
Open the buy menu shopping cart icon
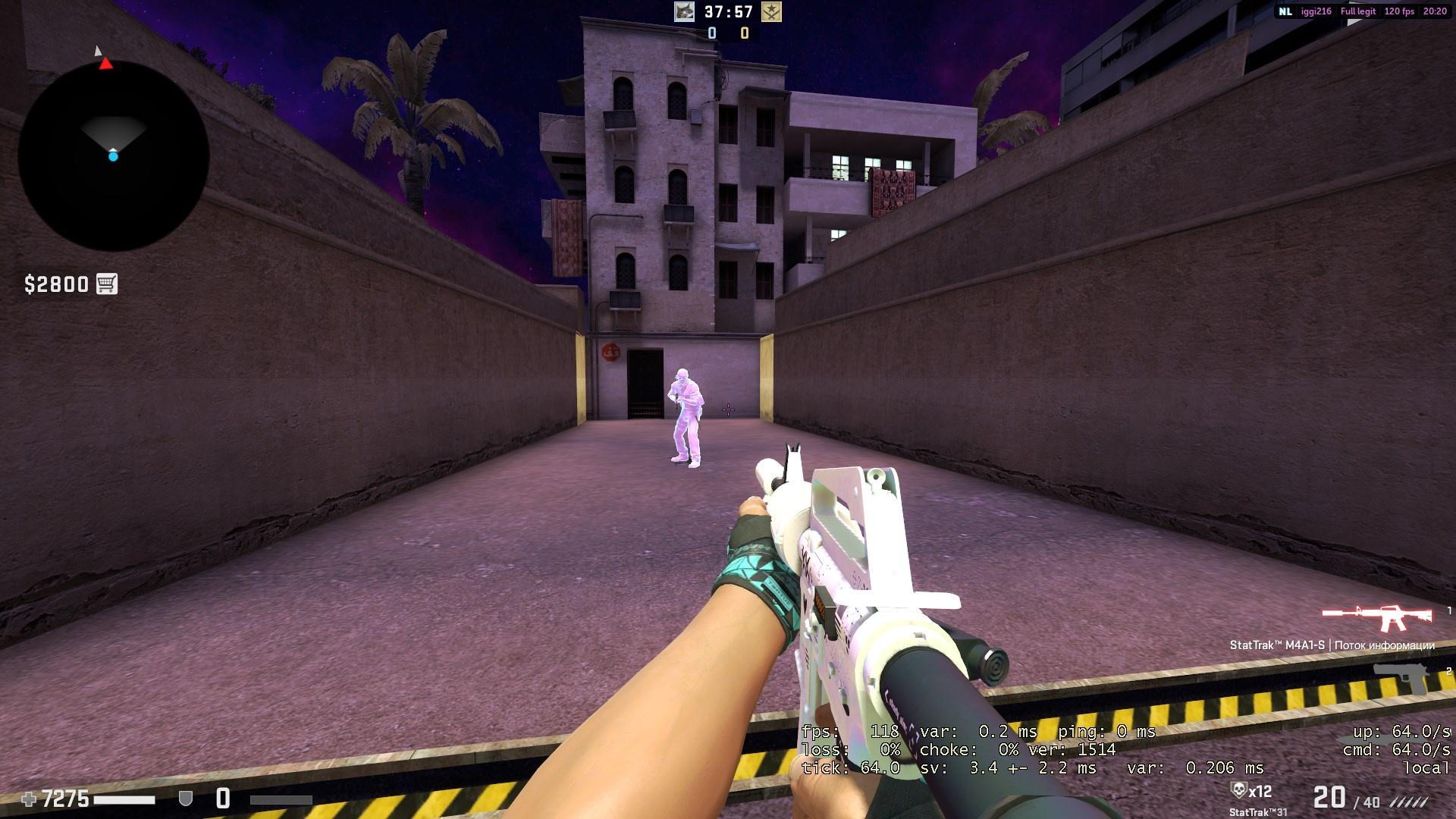pyautogui.click(x=108, y=284)
